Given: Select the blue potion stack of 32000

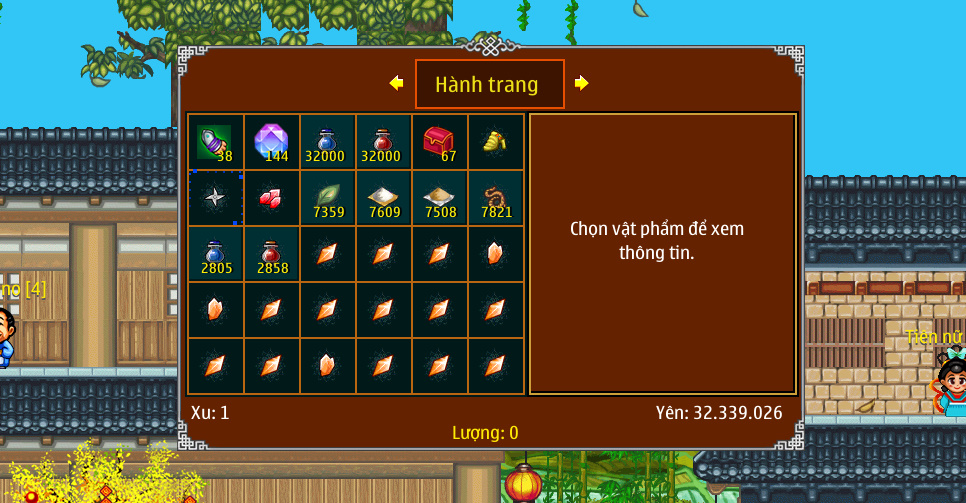Looking at the screenshot, I should [327, 142].
